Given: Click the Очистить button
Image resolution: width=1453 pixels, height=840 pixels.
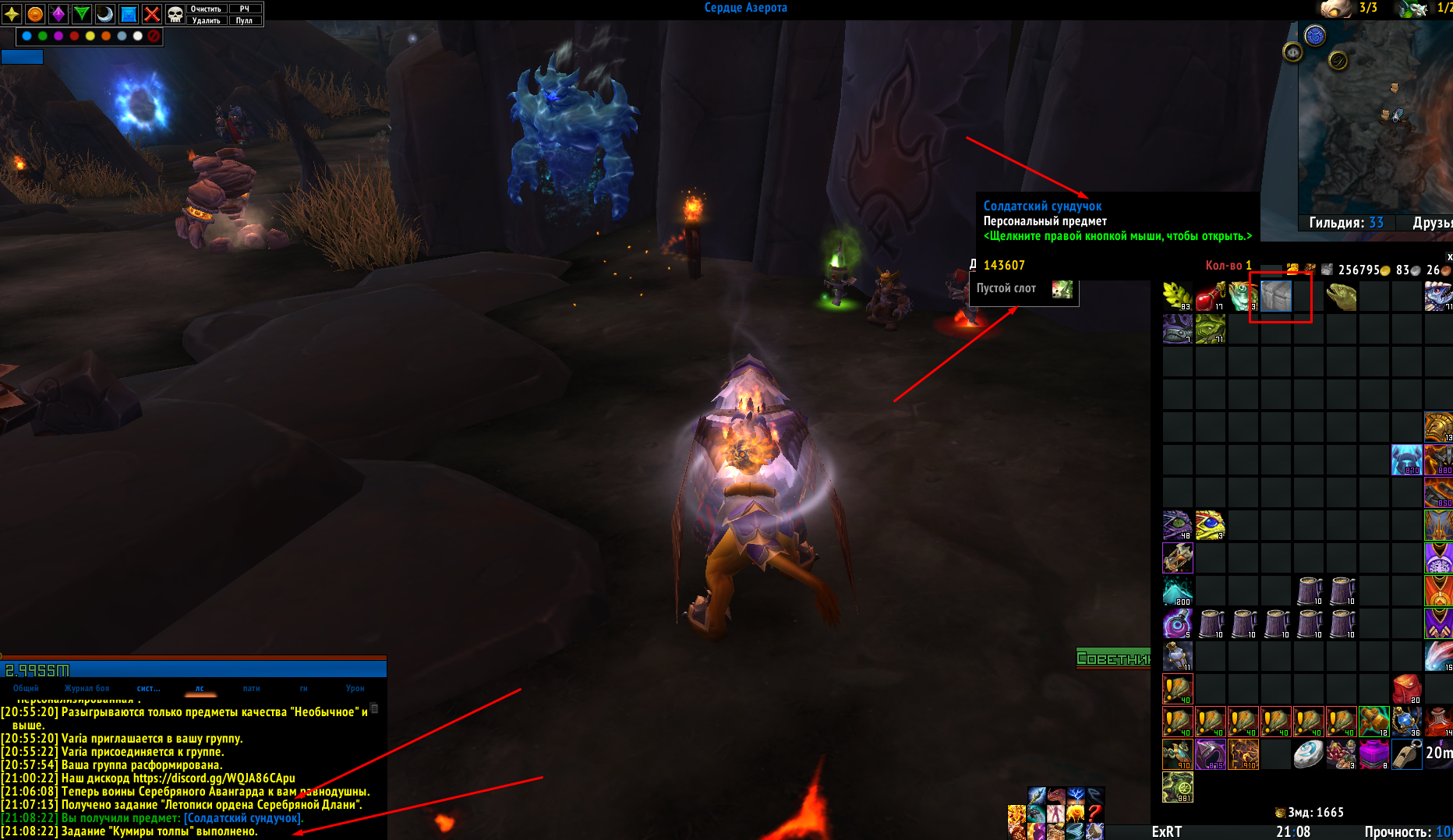Looking at the screenshot, I should 206,9.
